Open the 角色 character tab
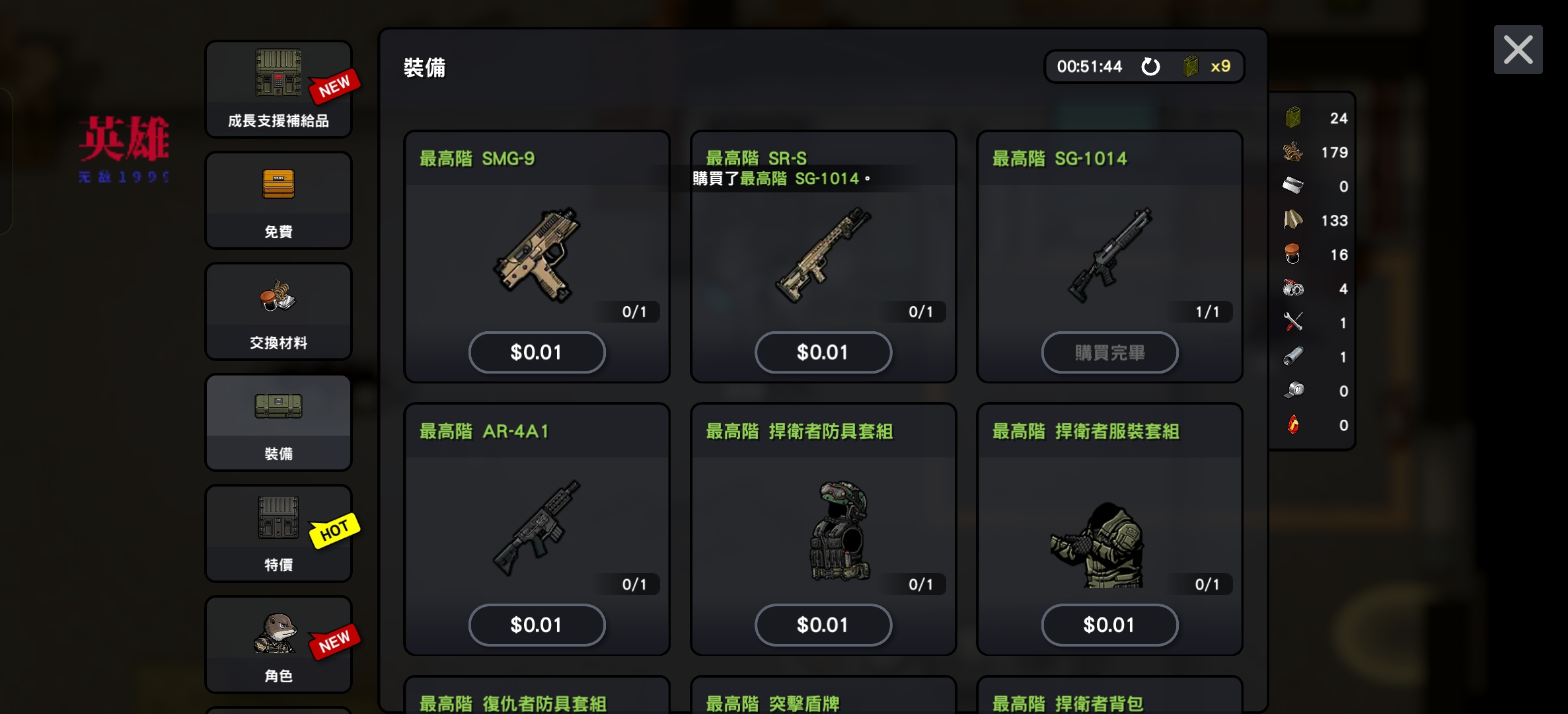The image size is (1568, 714). click(x=278, y=645)
